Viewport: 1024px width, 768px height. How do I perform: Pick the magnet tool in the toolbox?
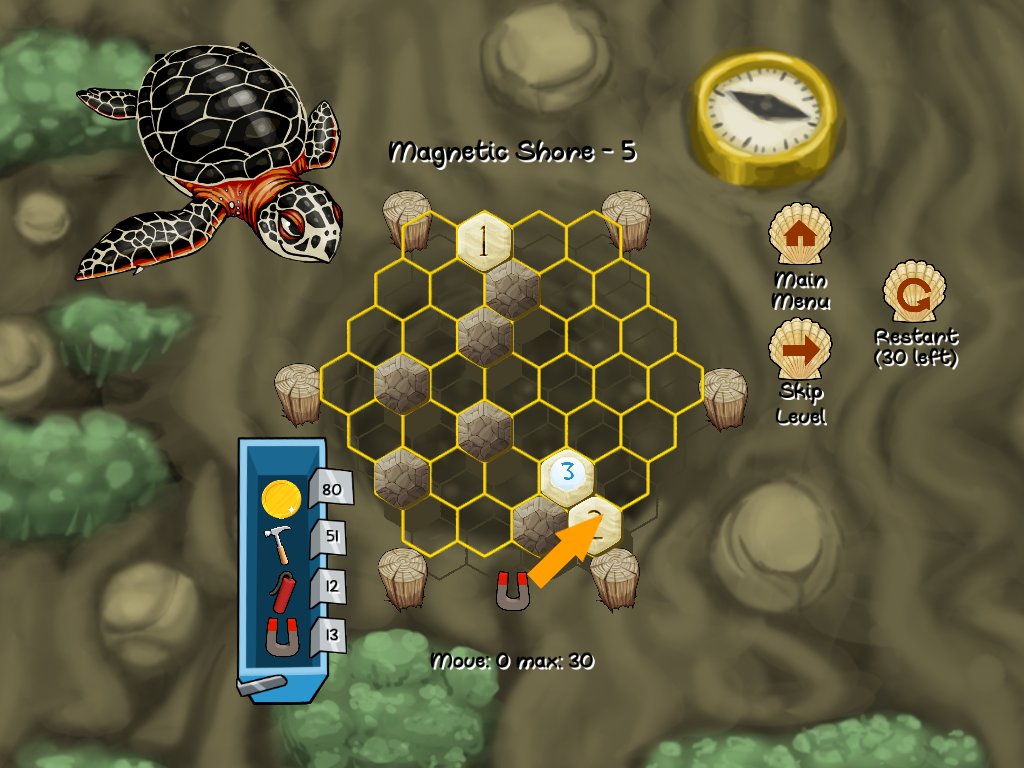click(281, 637)
